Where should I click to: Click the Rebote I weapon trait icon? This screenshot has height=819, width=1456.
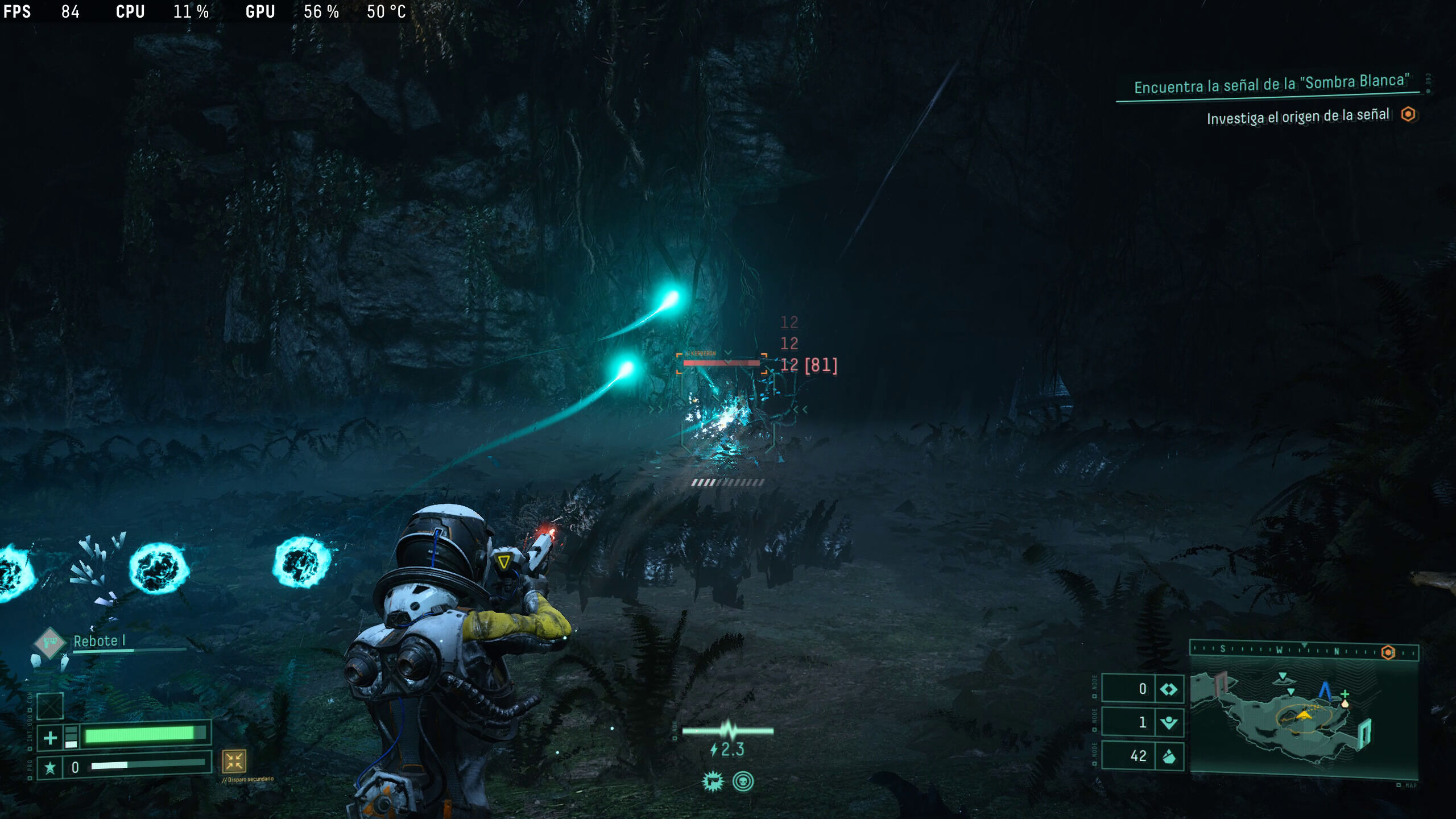49,643
